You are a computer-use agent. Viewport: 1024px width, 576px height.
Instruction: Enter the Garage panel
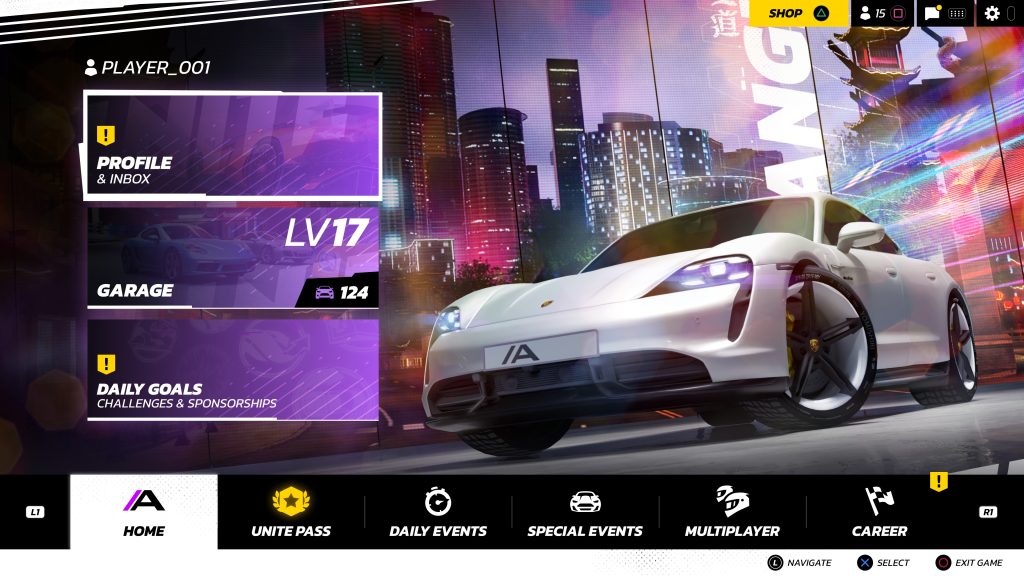tap(232, 257)
